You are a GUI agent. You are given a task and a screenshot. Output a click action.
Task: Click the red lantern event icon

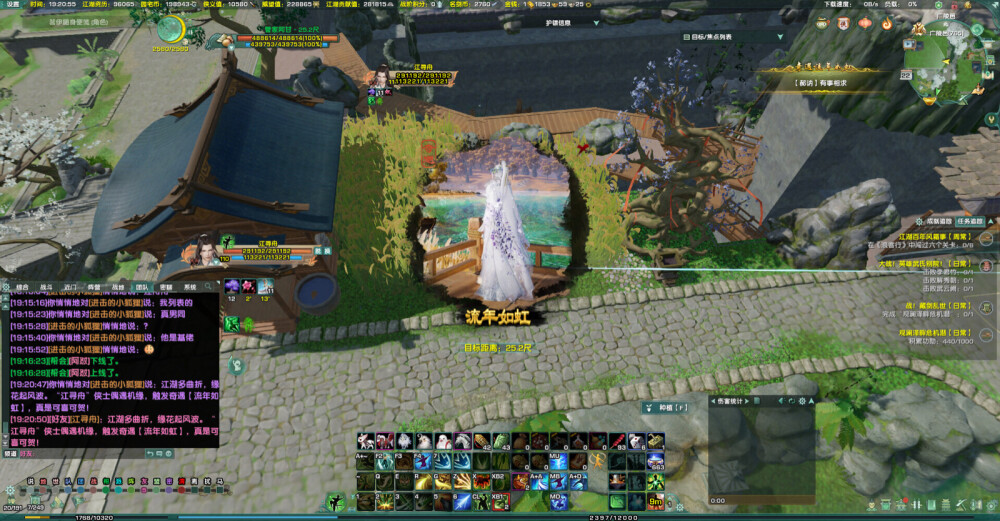(864, 23)
